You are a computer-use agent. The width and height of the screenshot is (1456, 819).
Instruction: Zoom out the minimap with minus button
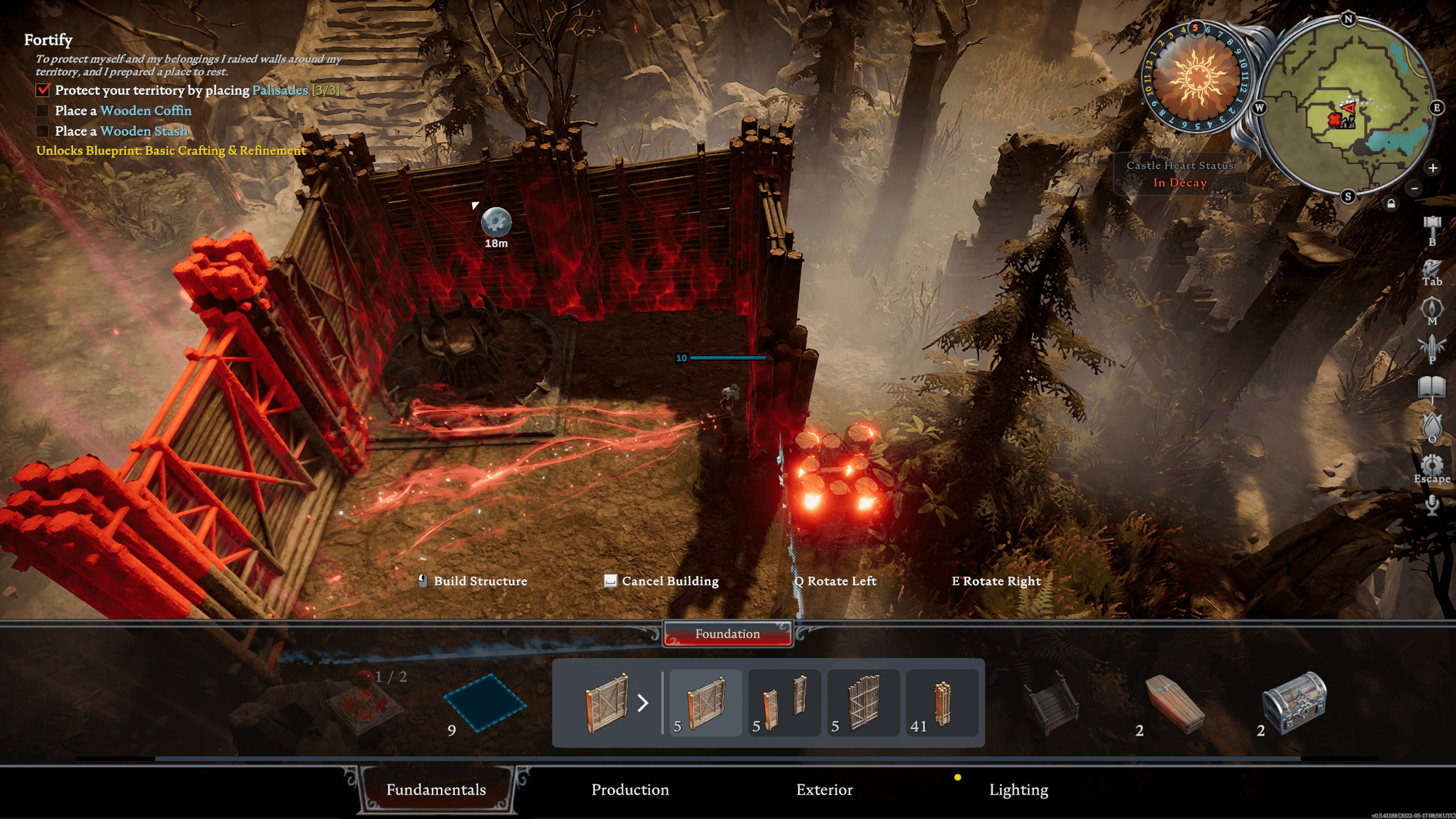click(x=1415, y=188)
